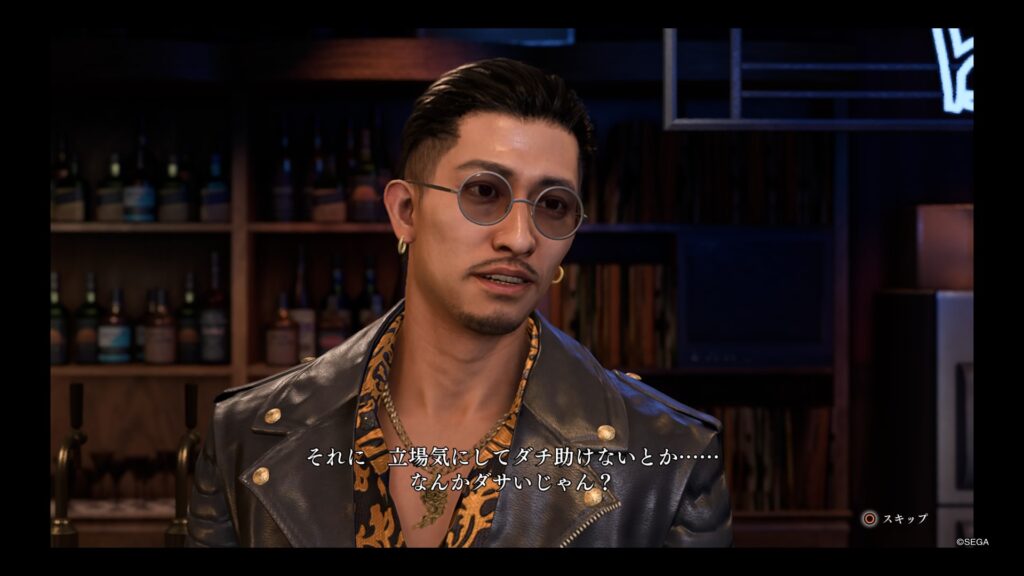This screenshot has width=1024, height=576.
Task: Skip the cutscene with the スキップ label
Action: 895,518
